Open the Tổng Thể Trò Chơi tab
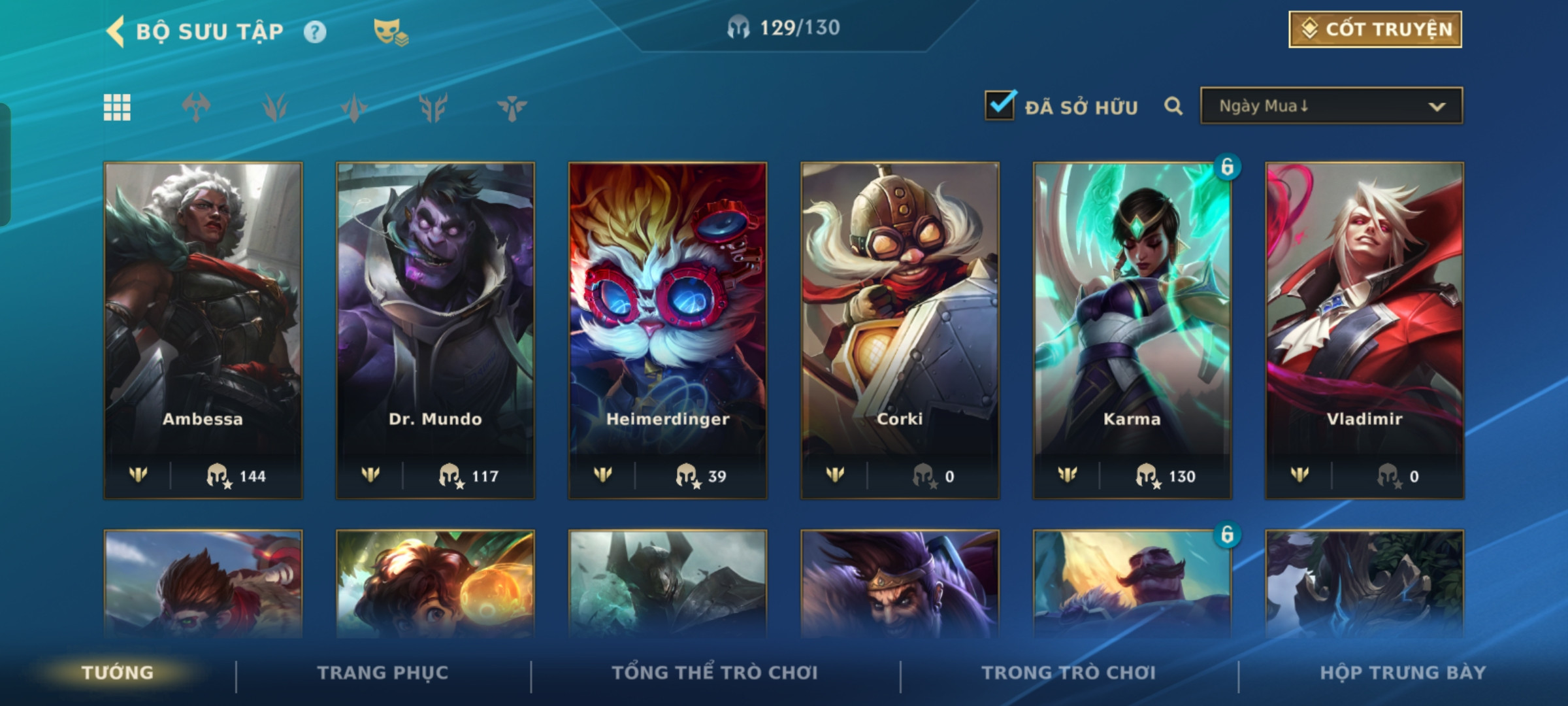Screen dimensions: 1568x706 coord(715,673)
